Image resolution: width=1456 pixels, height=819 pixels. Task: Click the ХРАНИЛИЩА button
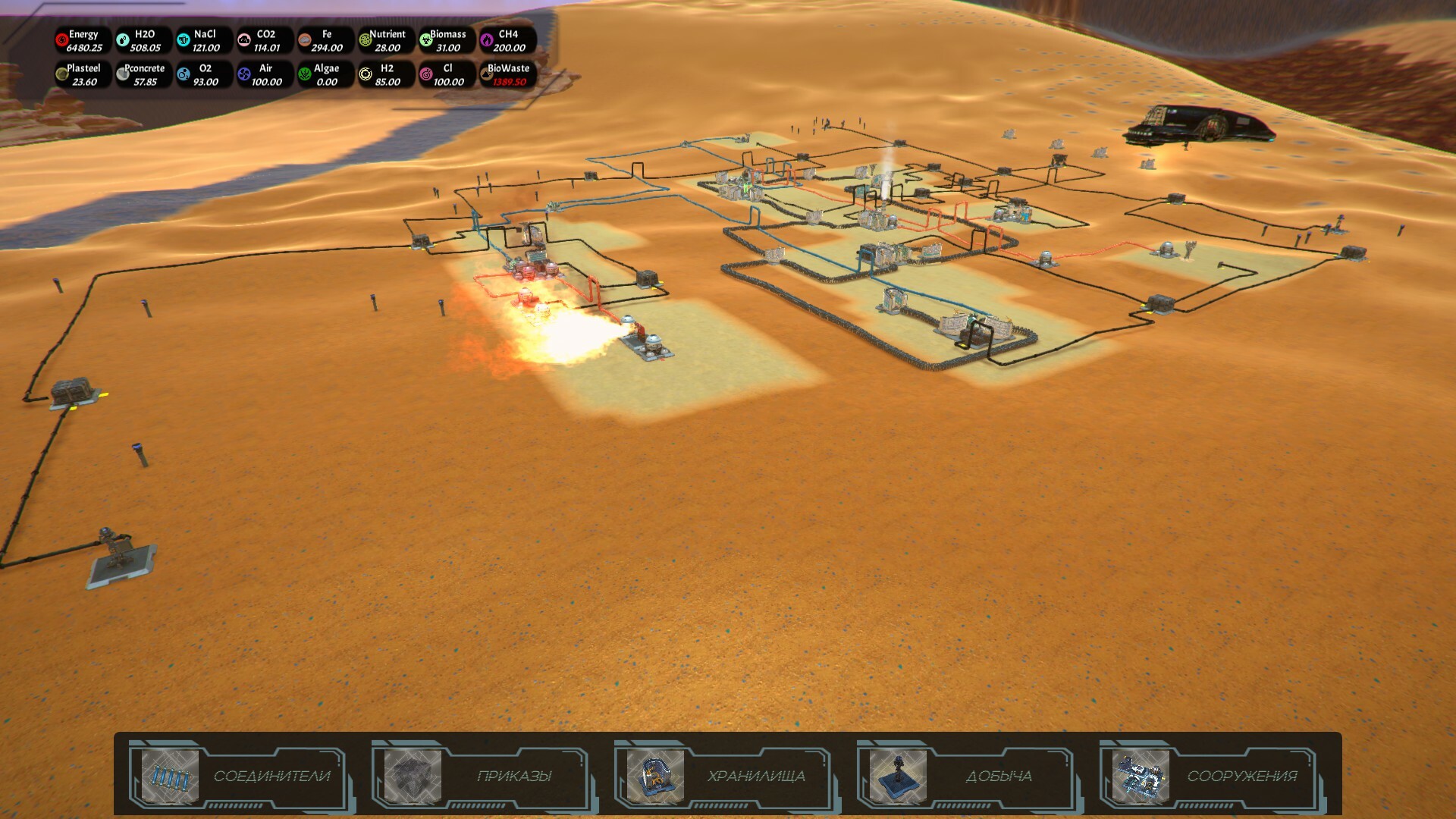(755, 776)
